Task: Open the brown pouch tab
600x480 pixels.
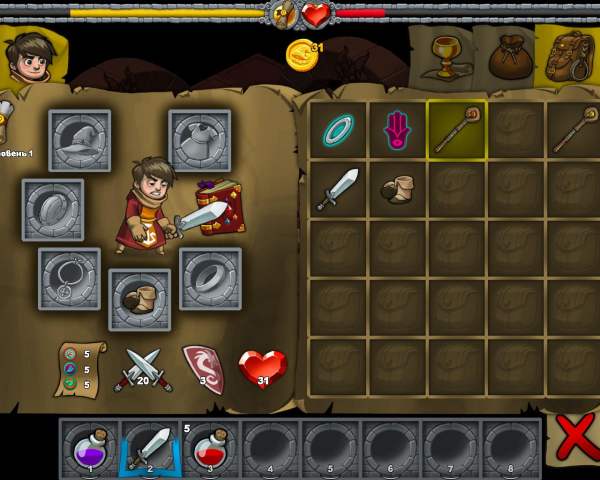Action: coord(508,58)
